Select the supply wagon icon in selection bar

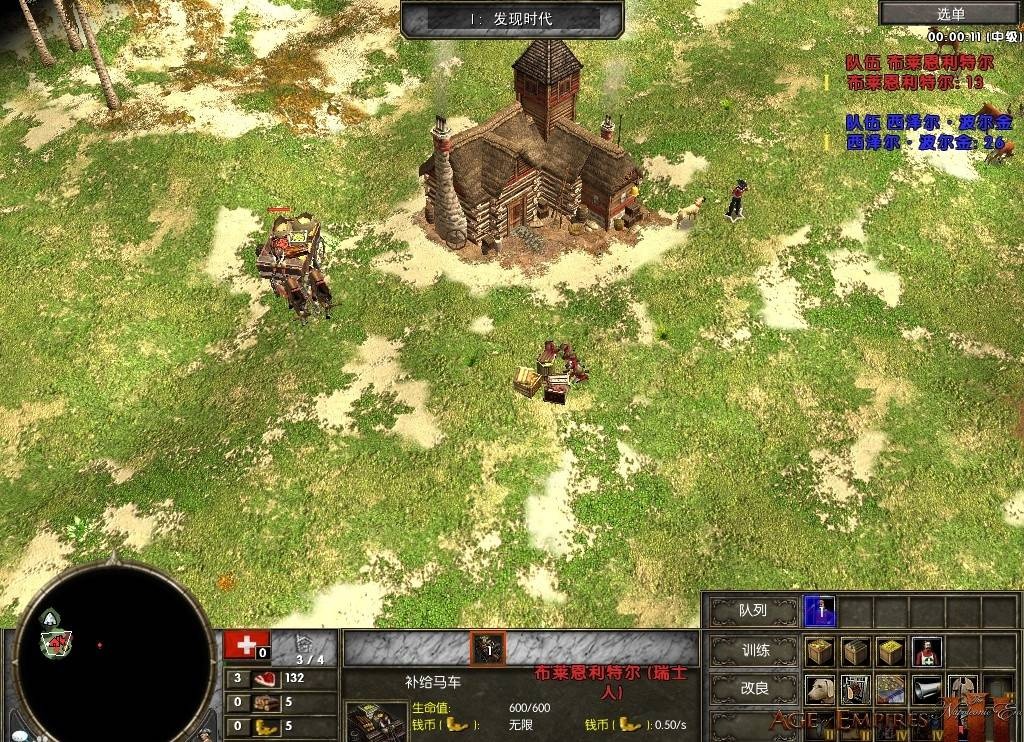coord(488,648)
